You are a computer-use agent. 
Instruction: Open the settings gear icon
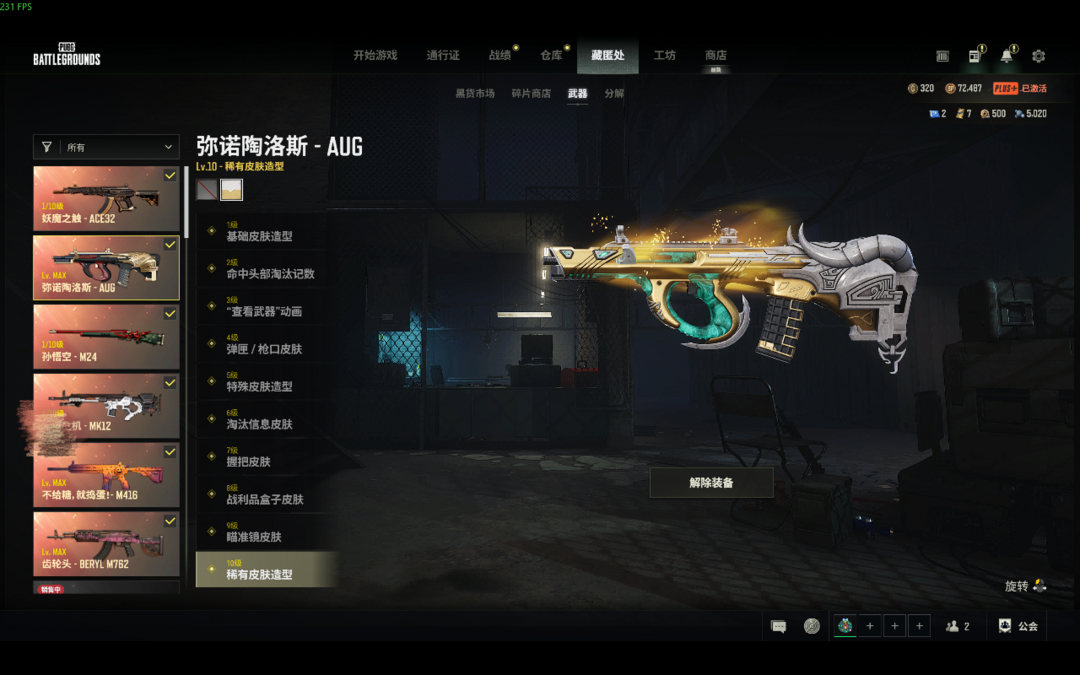tap(1038, 56)
